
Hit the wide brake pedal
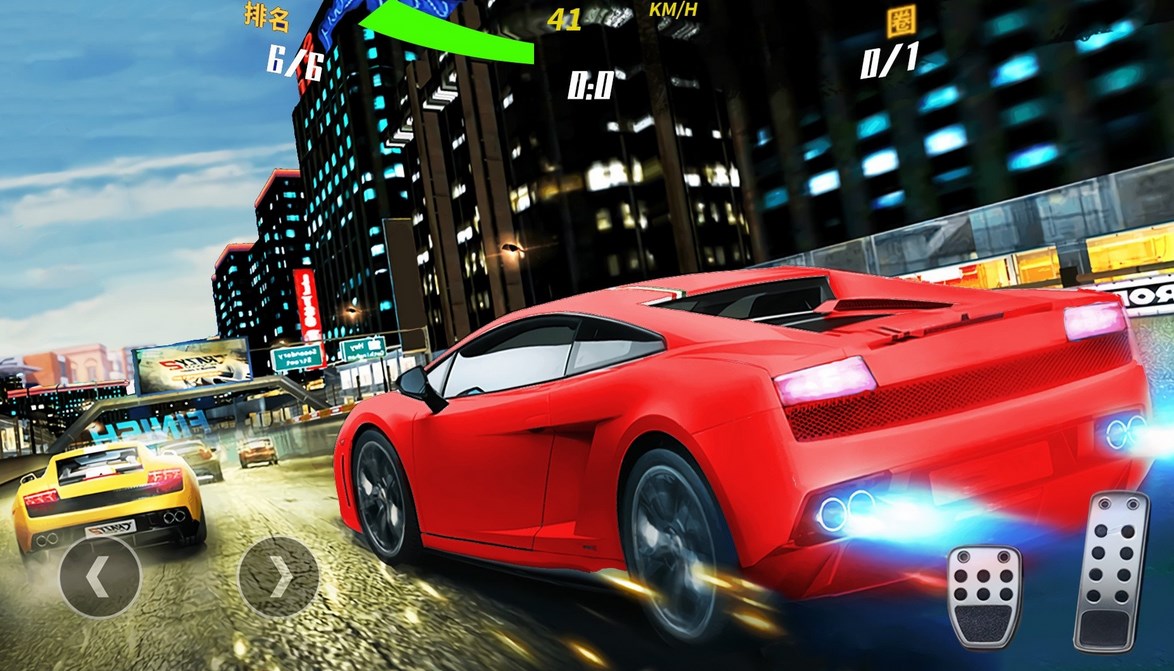pos(985,597)
